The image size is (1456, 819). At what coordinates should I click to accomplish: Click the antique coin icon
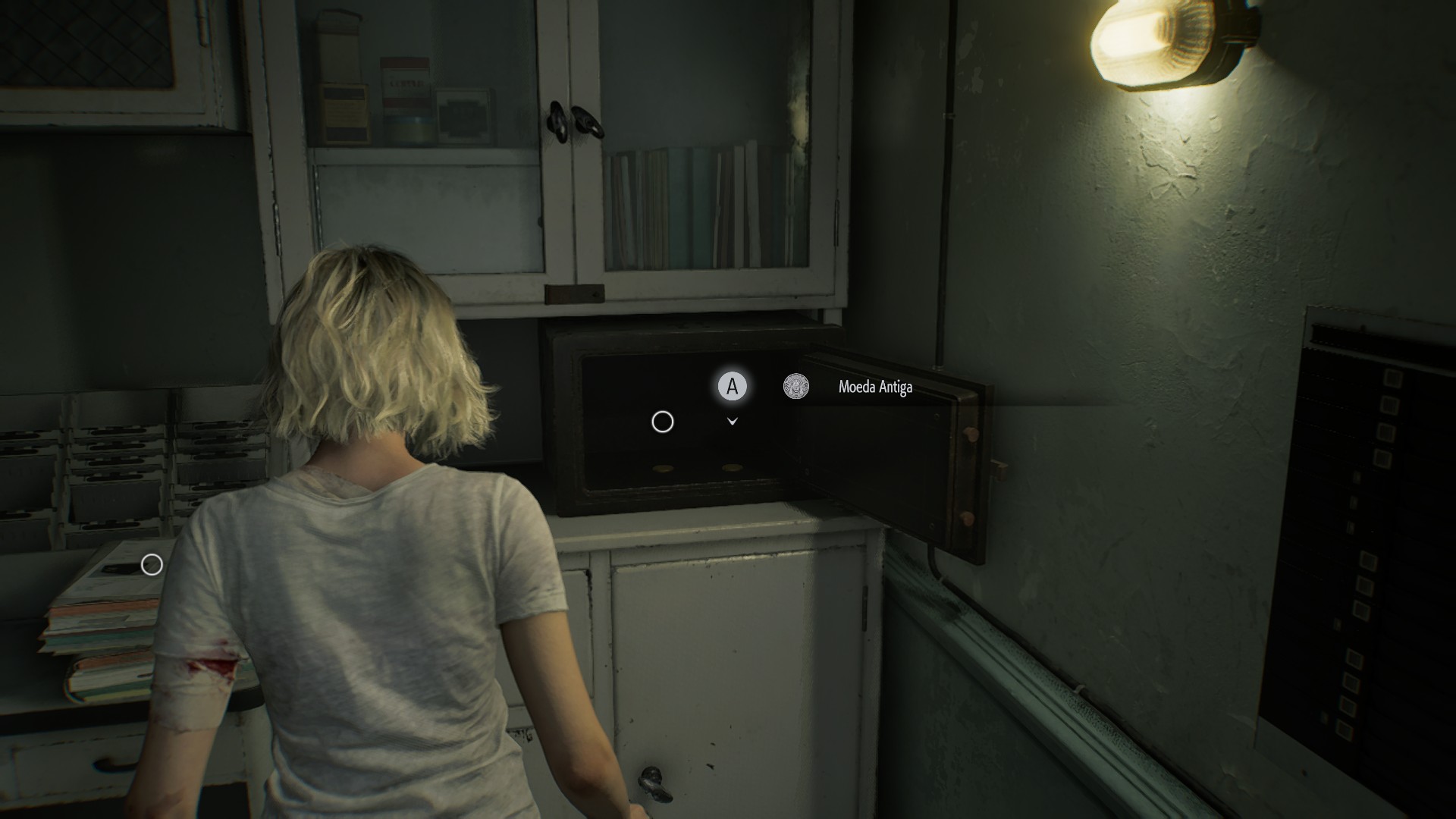click(x=795, y=387)
